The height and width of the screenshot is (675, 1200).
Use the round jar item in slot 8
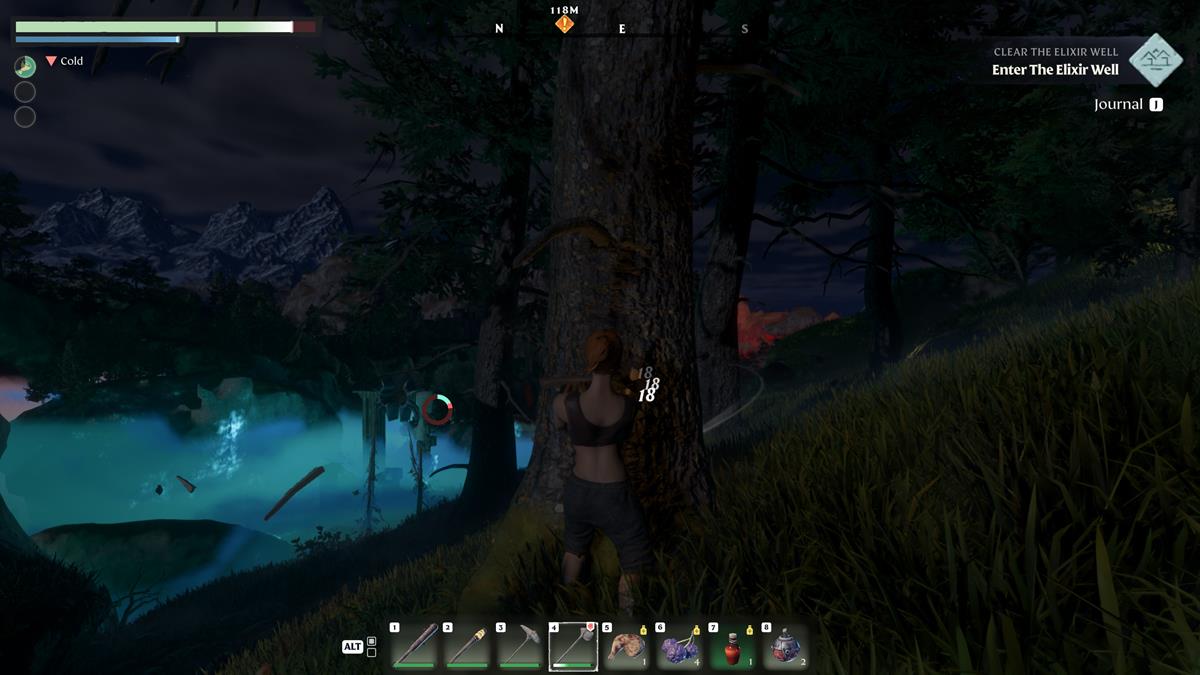pyautogui.click(x=785, y=647)
